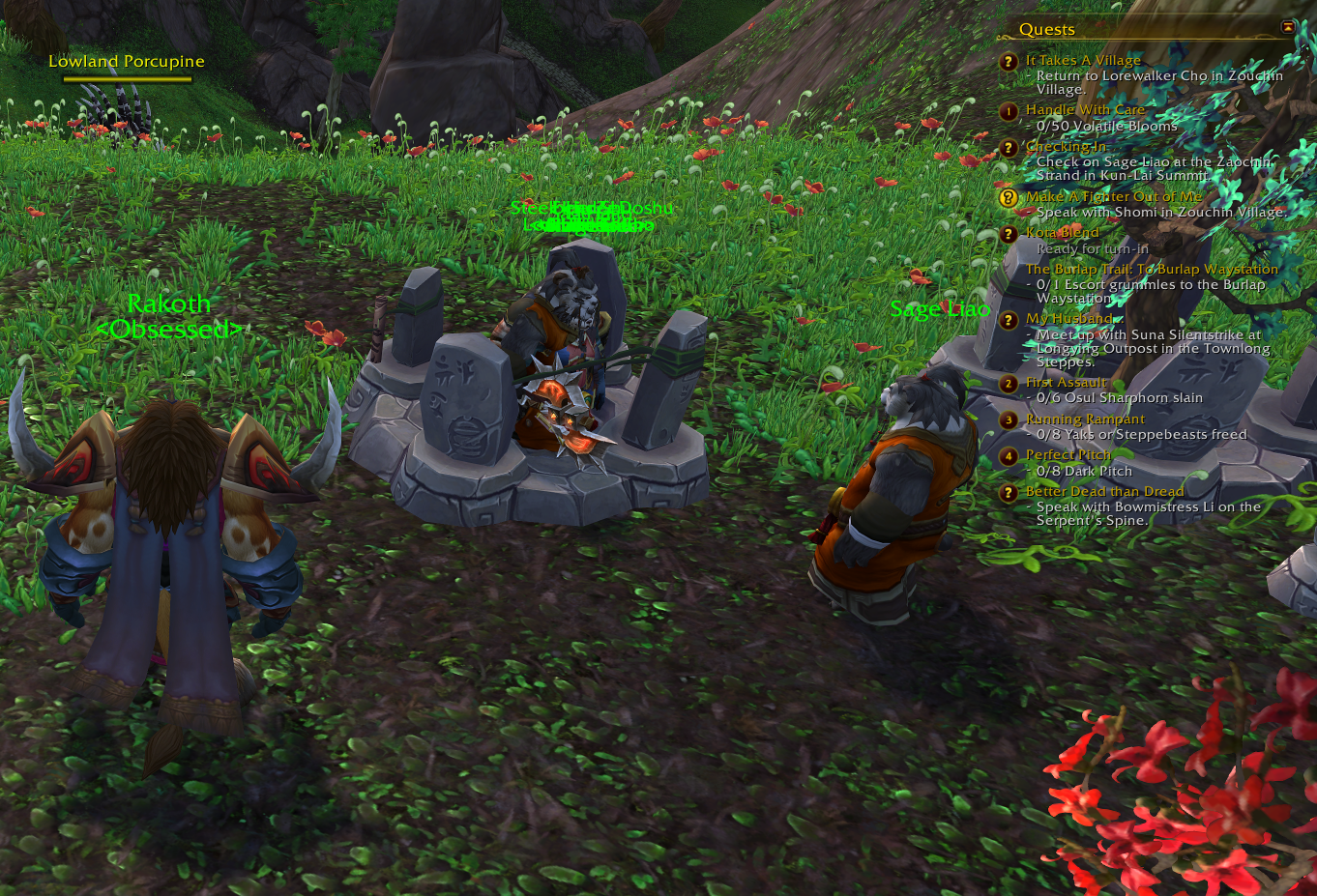Click the number 4 marker beside Perfect Pitch
Viewport: 1317px width, 896px height.
[x=1009, y=456]
